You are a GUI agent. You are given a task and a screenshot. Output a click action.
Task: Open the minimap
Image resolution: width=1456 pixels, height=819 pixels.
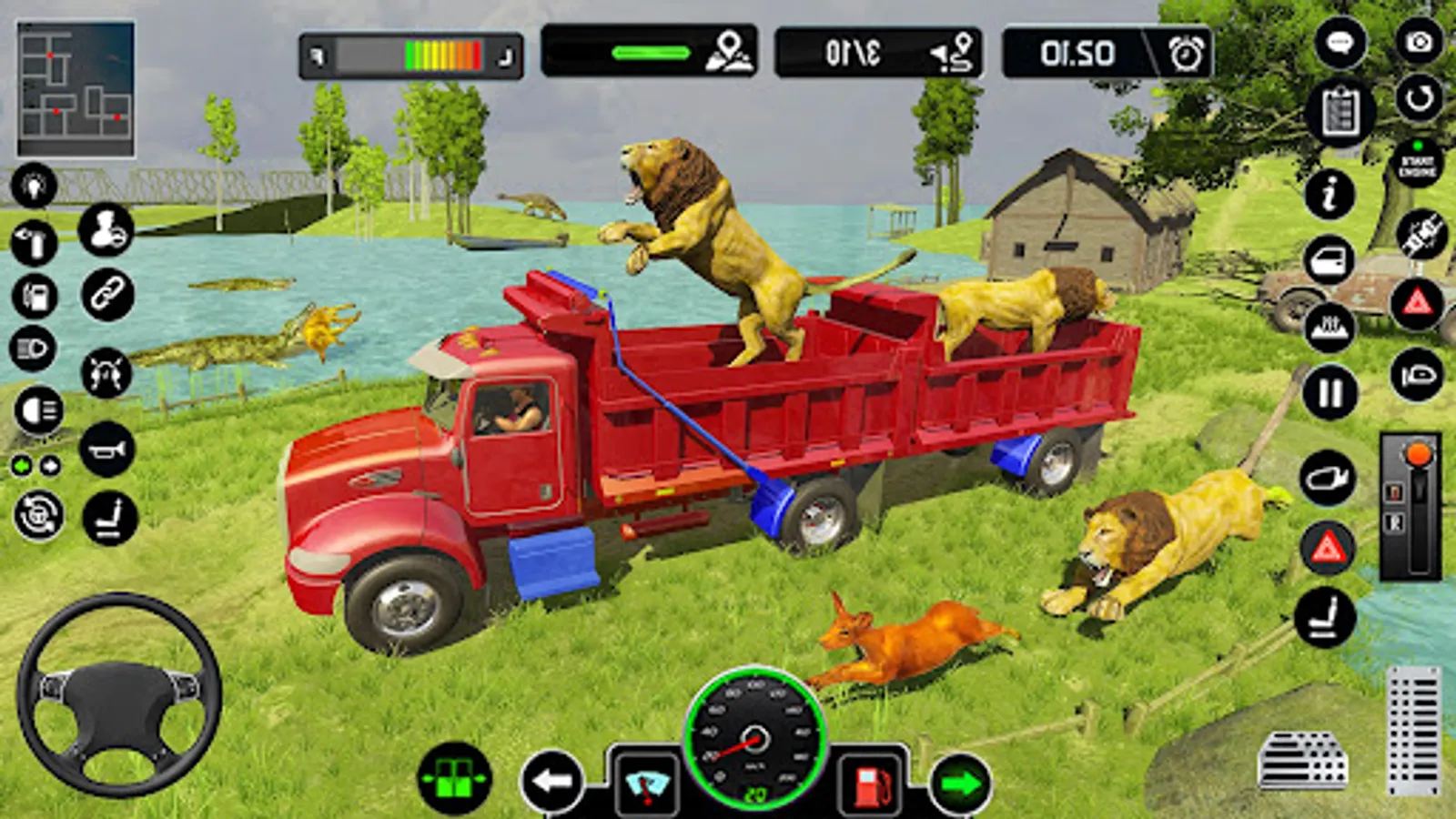pos(76,89)
